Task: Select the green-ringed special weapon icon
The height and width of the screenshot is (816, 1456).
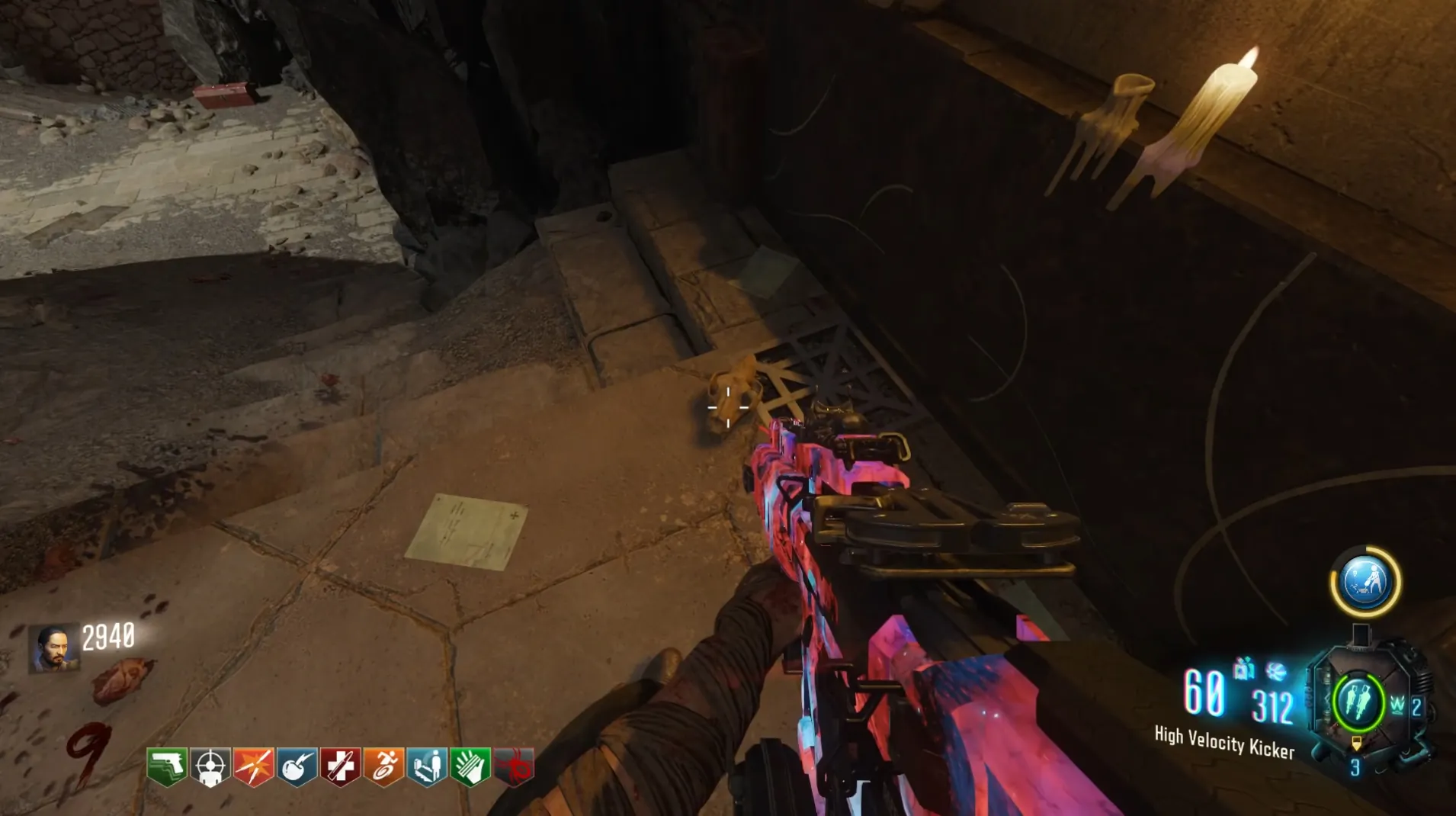Action: [1358, 702]
